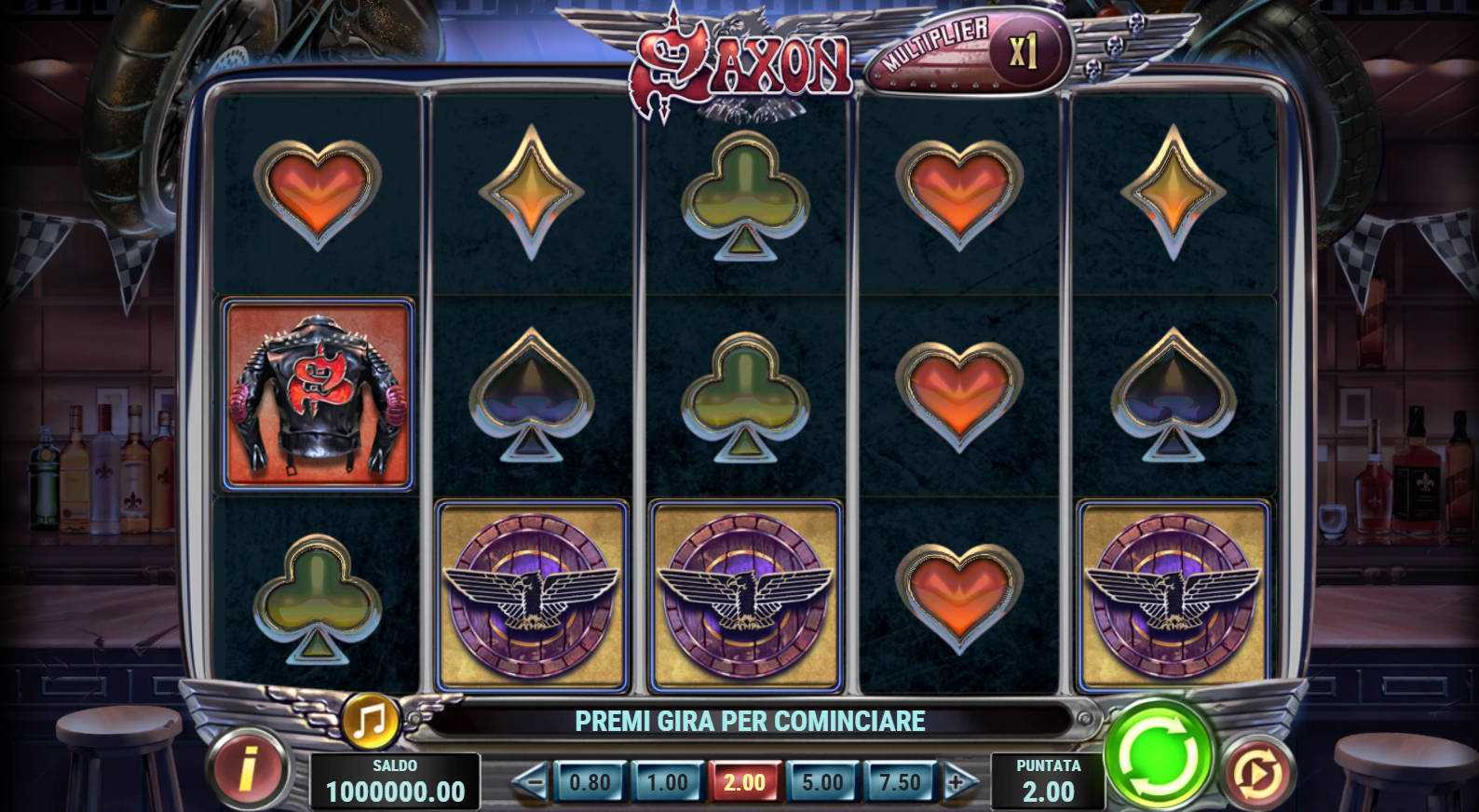Pick the 7.50 bet option

point(900,782)
